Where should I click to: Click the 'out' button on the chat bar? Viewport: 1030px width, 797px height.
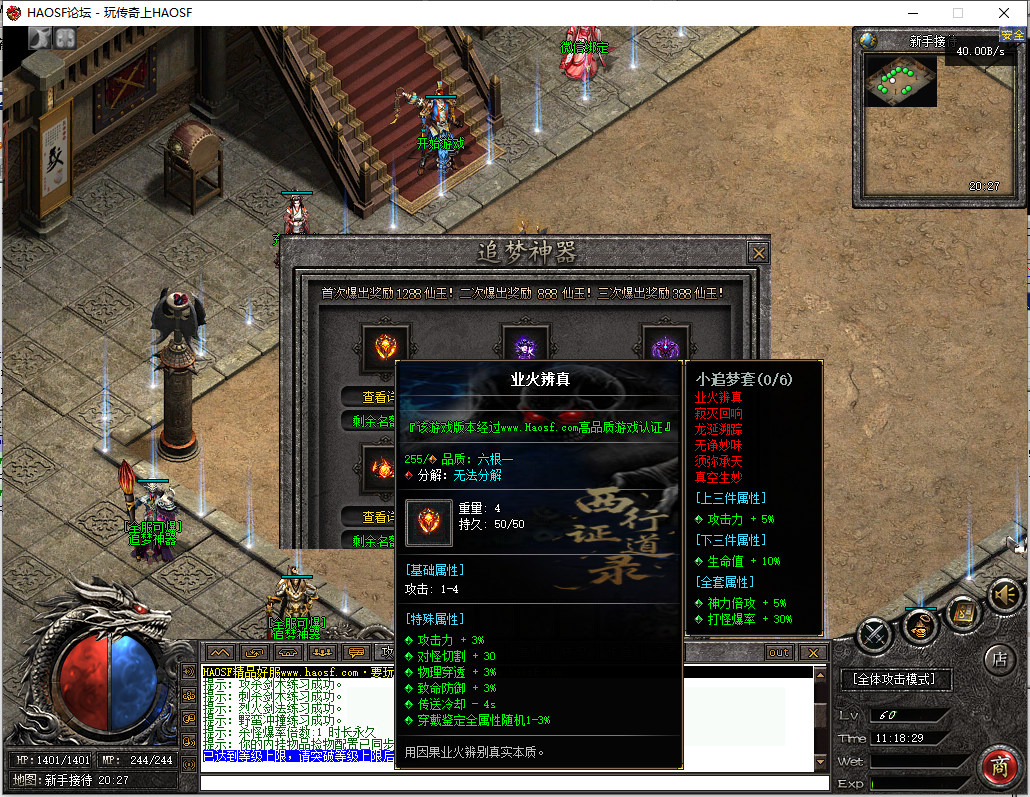click(x=778, y=653)
